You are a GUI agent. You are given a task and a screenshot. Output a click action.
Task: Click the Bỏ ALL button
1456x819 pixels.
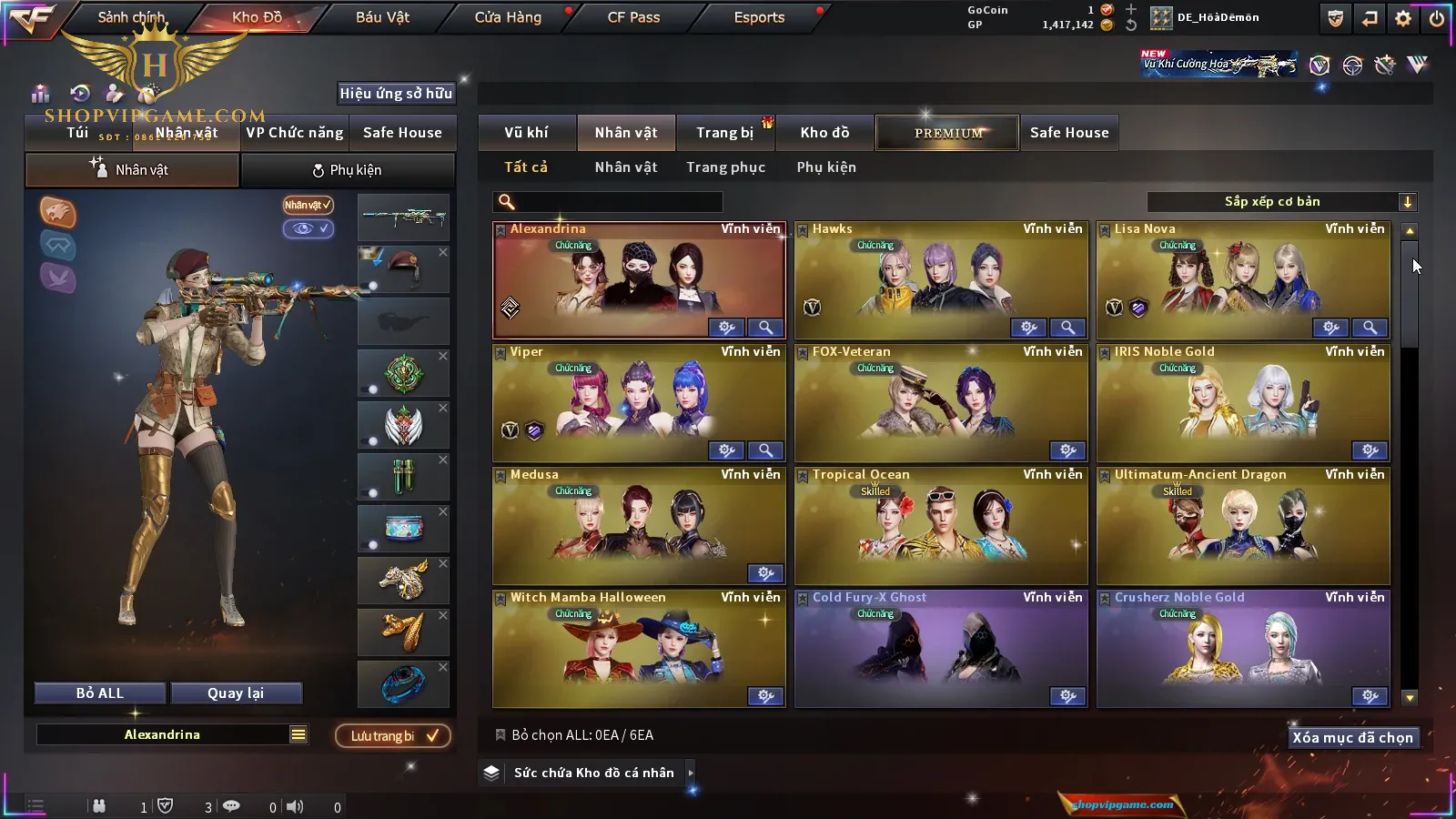tap(100, 693)
